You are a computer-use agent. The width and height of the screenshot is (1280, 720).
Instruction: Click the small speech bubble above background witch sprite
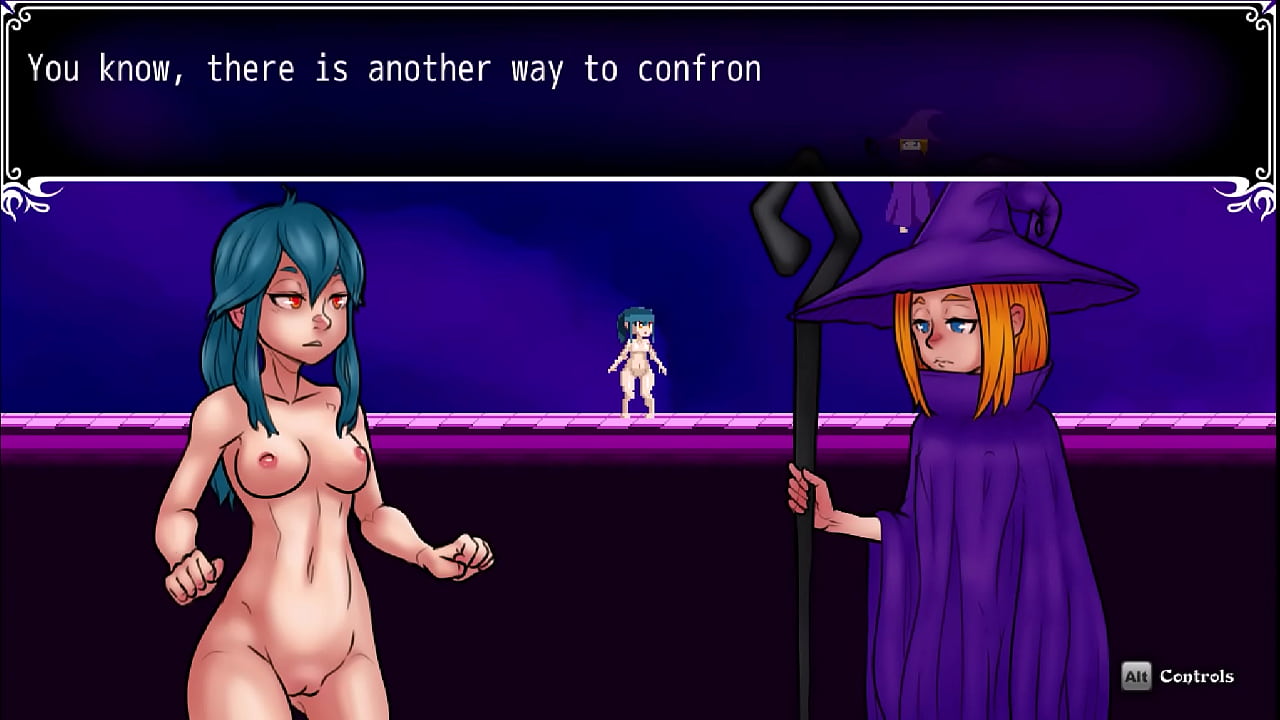point(912,145)
